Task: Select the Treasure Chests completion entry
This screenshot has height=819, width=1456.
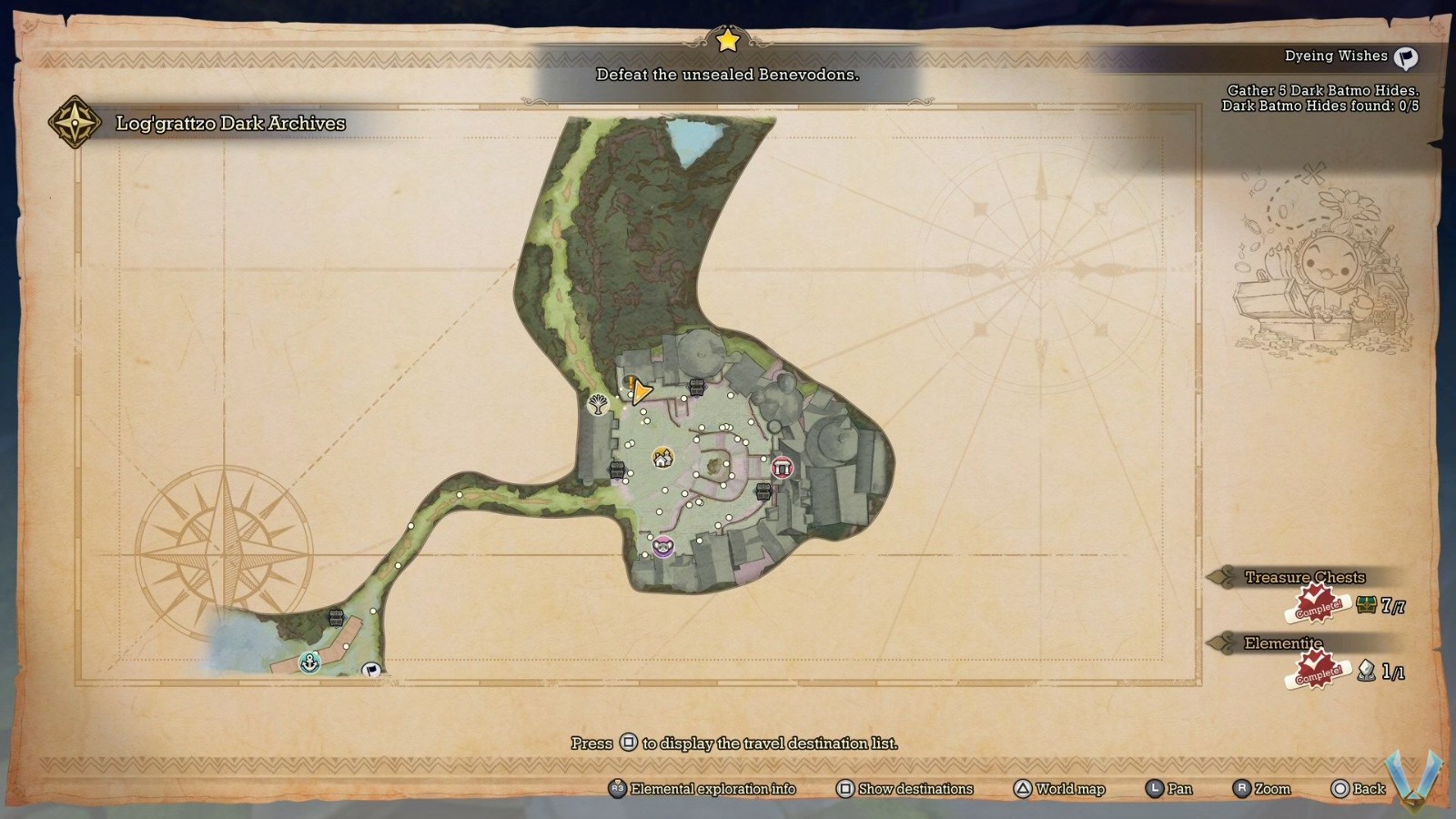Action: (1306, 578)
